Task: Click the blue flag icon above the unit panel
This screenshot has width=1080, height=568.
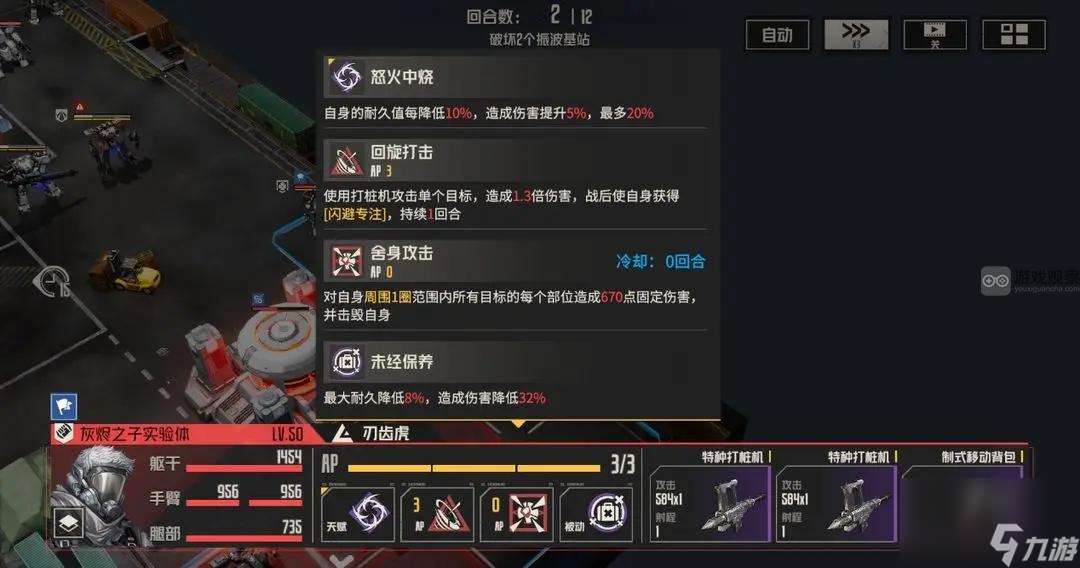Action: tap(64, 406)
